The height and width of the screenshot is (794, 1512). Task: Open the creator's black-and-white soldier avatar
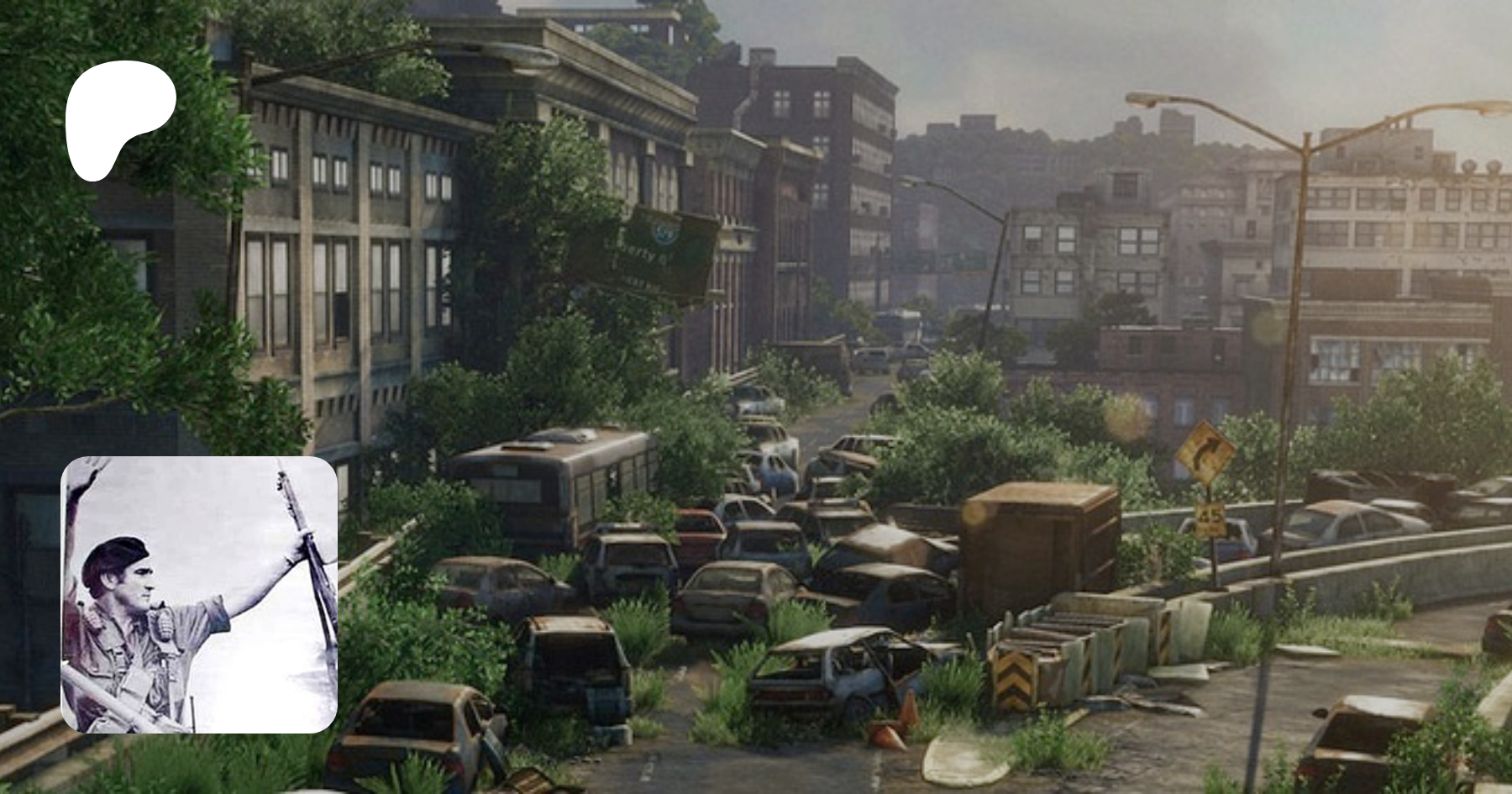pos(199,594)
